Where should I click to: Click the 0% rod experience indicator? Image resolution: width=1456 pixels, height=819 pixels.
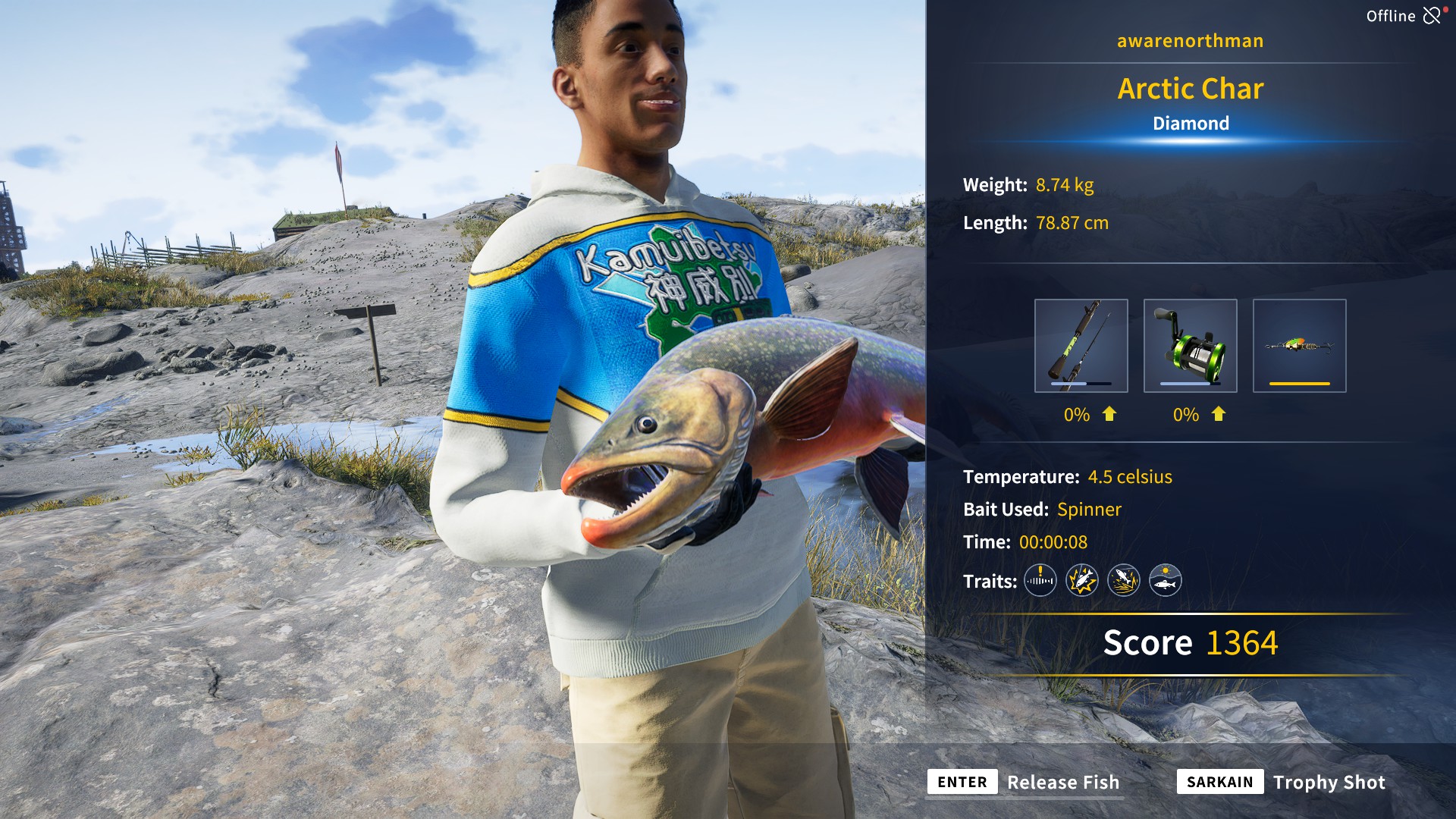click(1076, 415)
